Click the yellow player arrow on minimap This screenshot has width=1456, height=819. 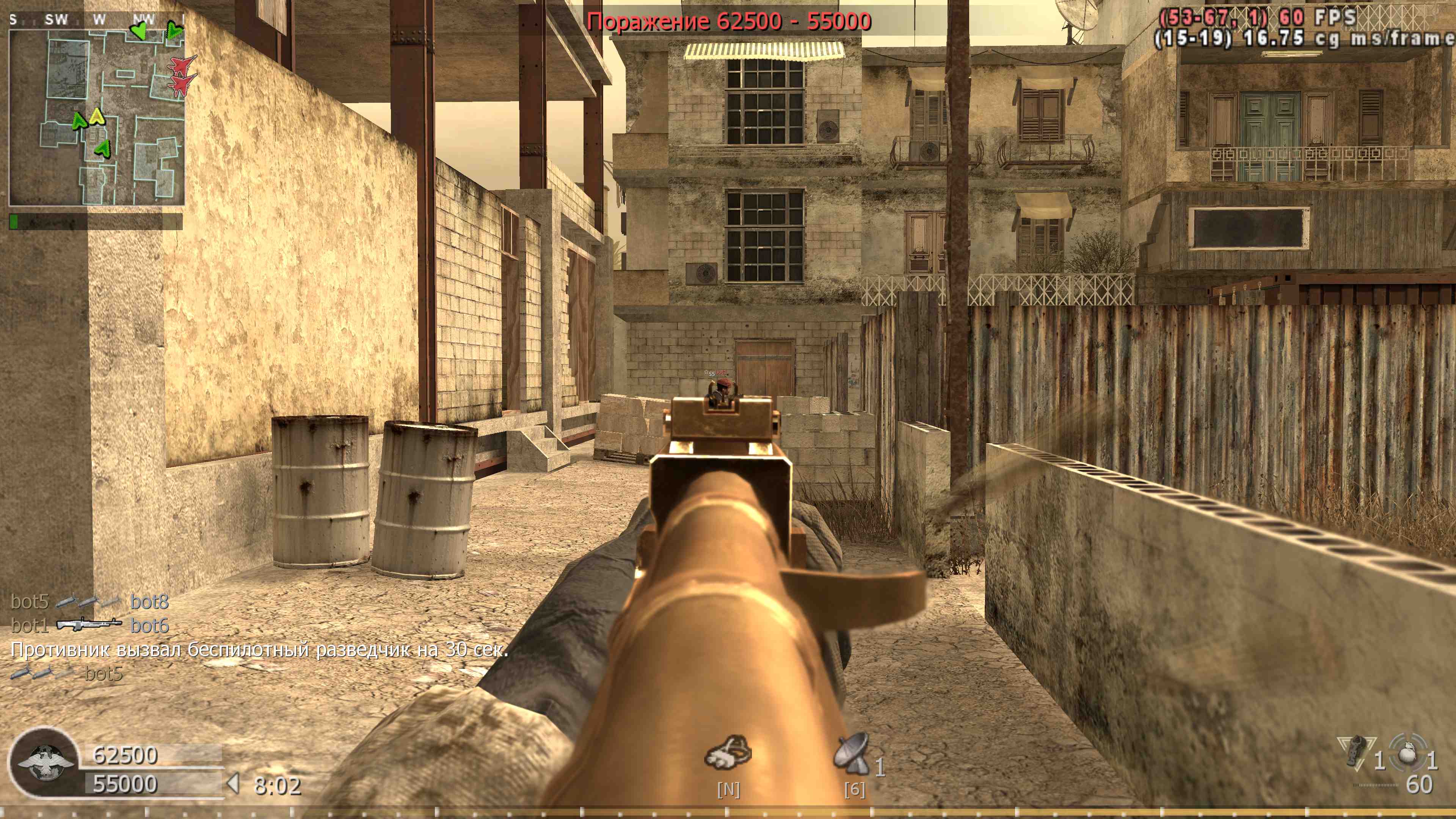click(97, 116)
